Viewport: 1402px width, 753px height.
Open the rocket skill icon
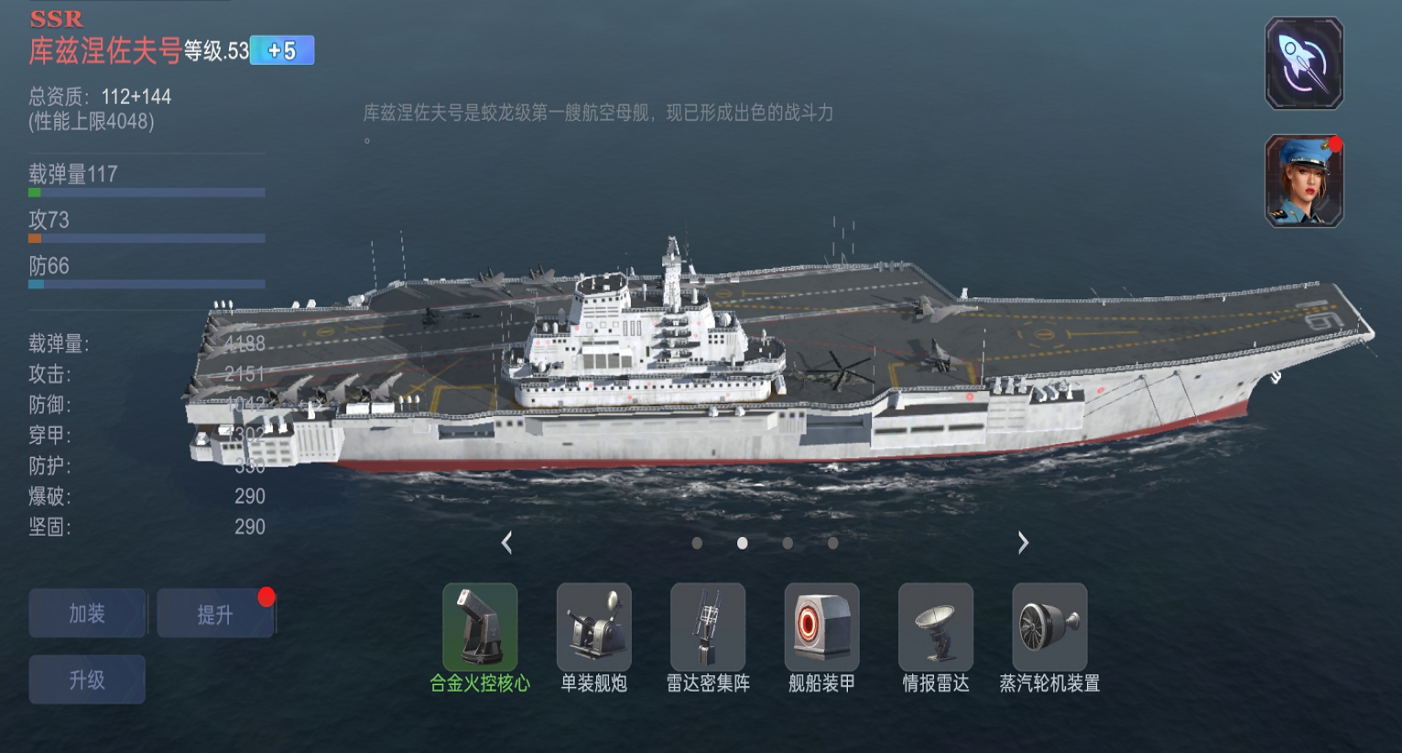(x=1304, y=63)
